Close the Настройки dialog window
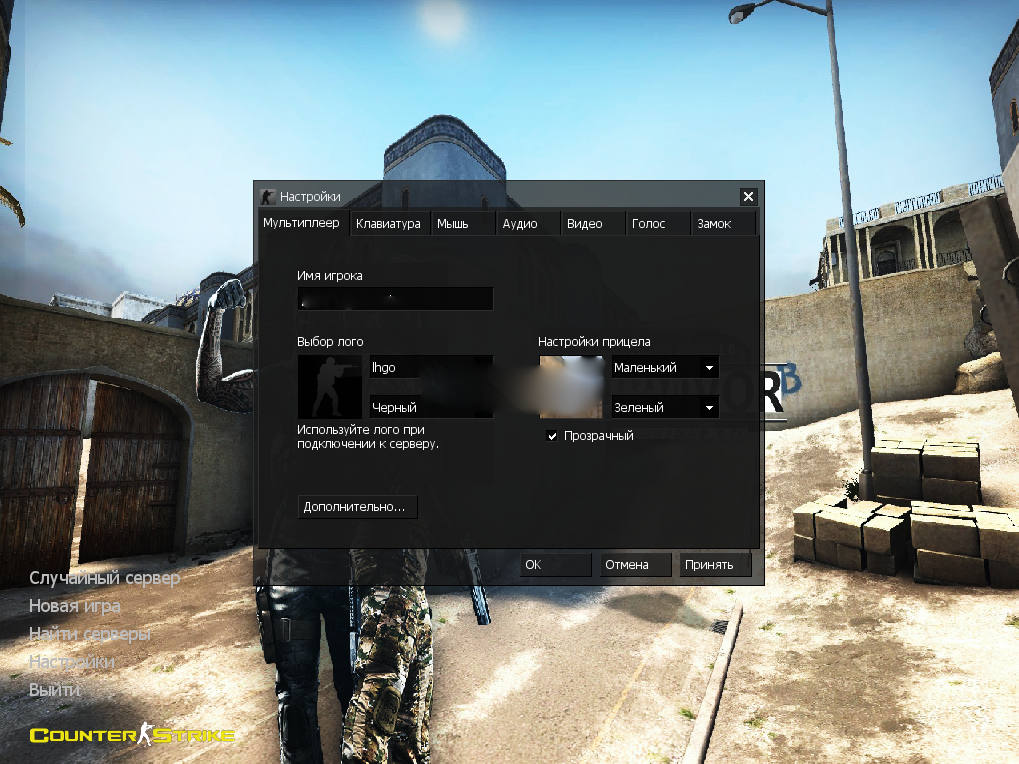This screenshot has width=1019, height=764. tap(748, 197)
